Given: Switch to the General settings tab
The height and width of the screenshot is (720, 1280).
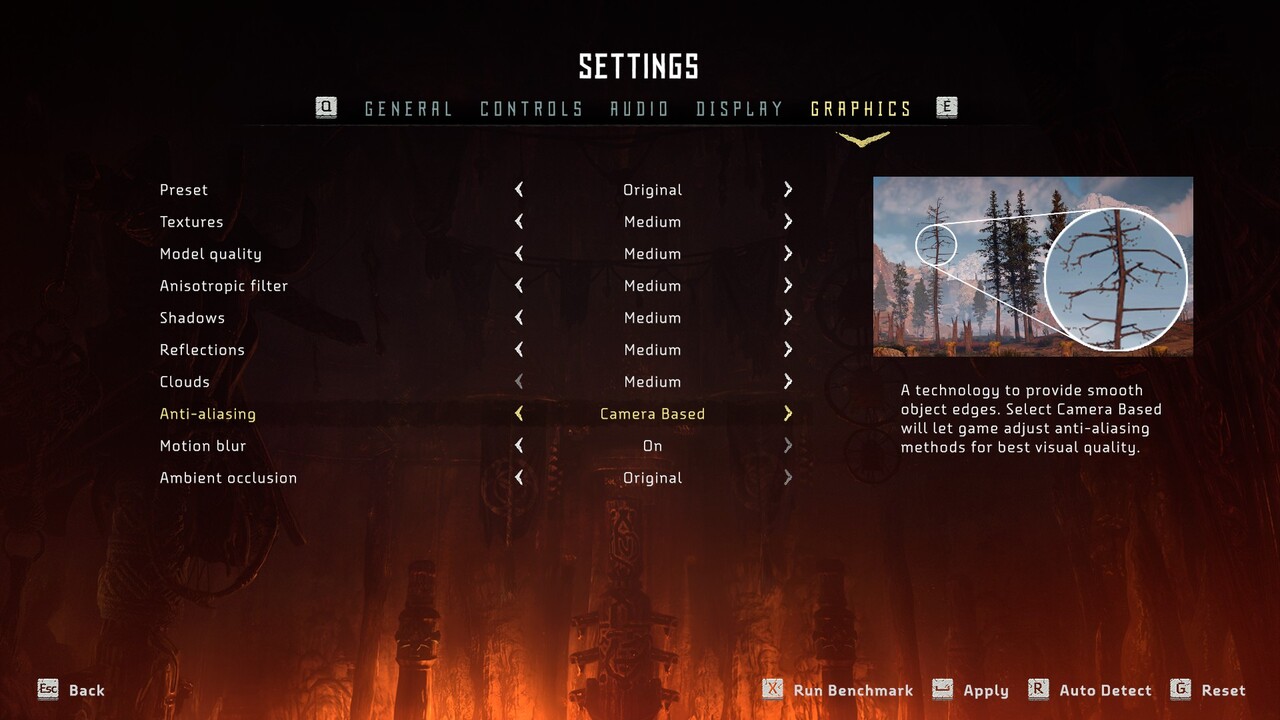Looking at the screenshot, I should pos(408,109).
